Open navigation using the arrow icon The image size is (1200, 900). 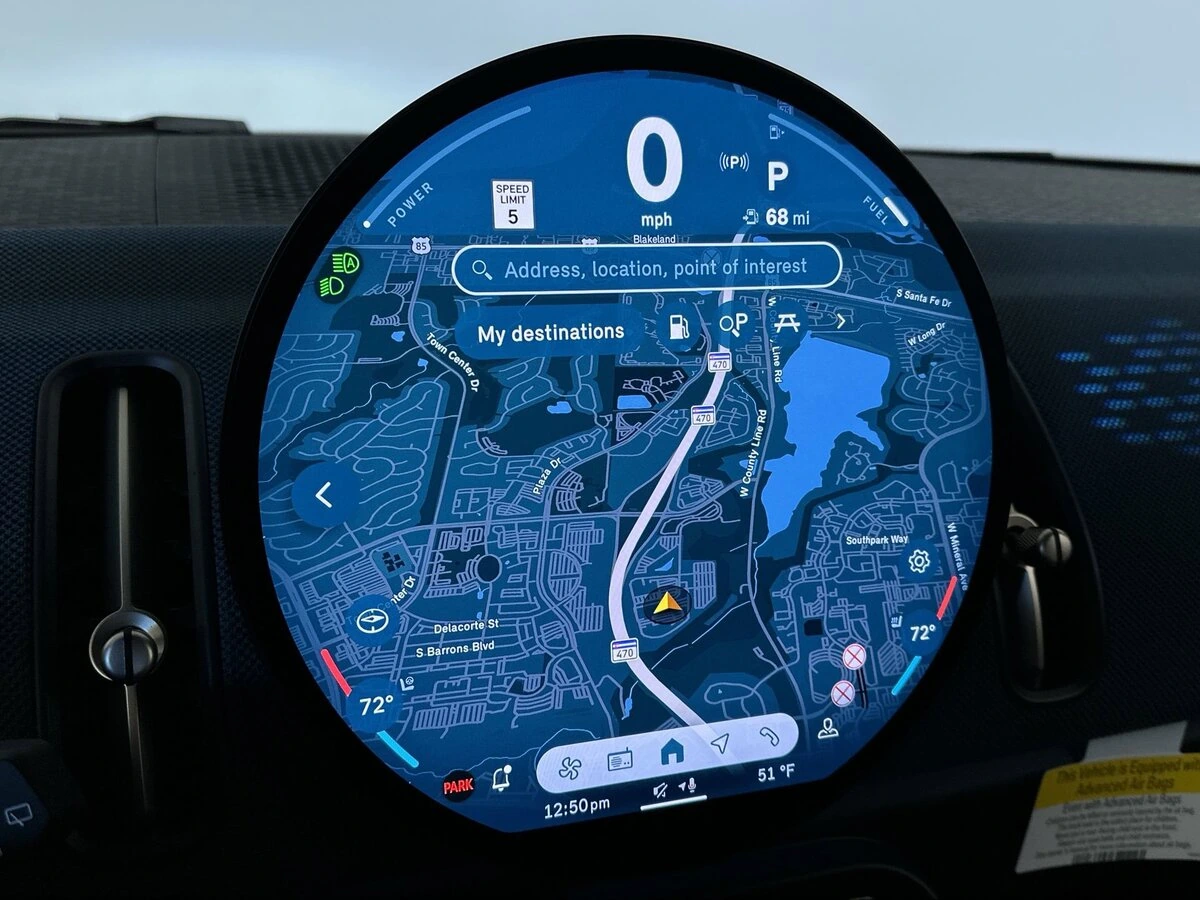pos(720,743)
